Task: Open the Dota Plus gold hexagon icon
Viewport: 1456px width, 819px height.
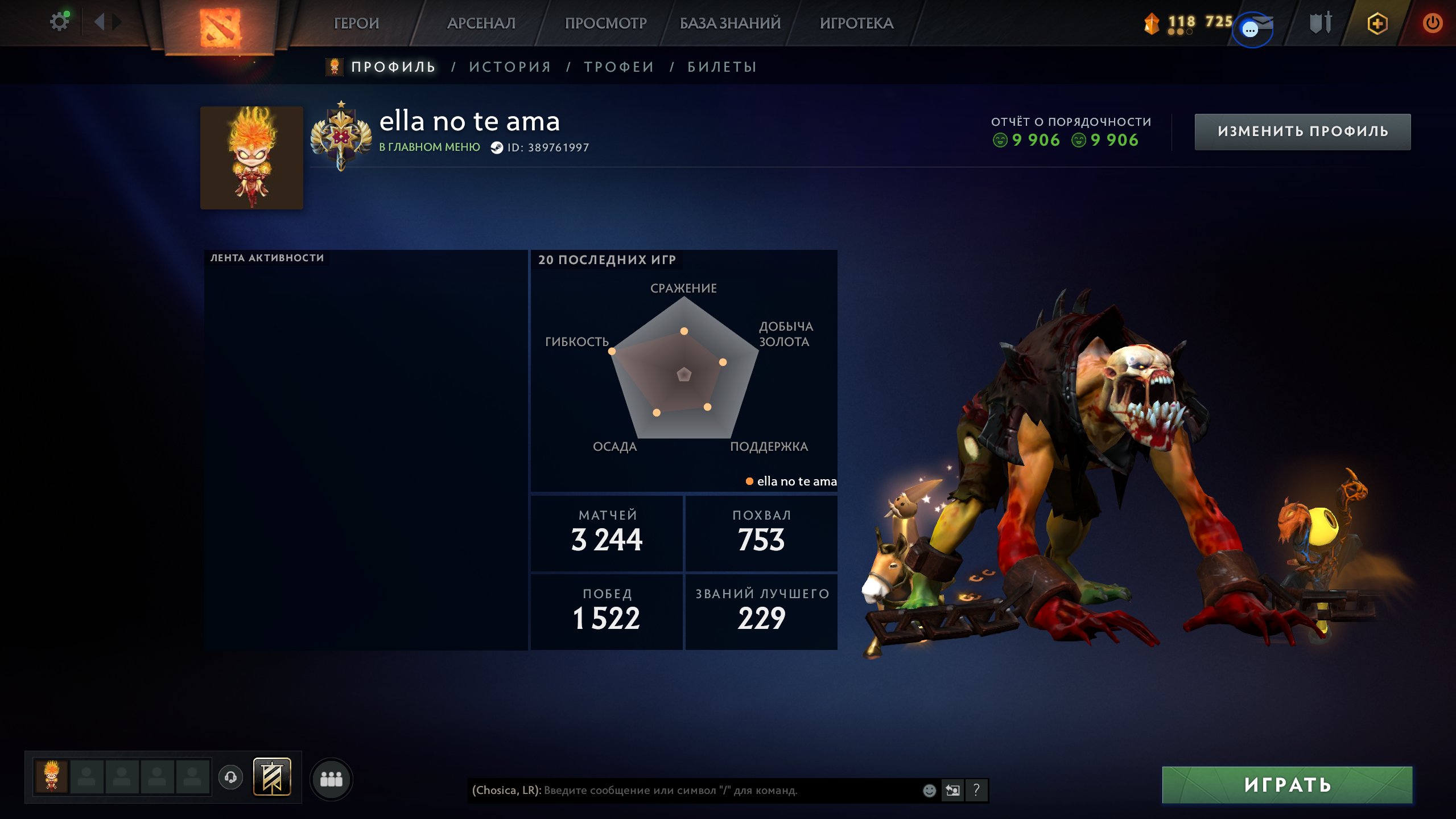Action: 1377,23
